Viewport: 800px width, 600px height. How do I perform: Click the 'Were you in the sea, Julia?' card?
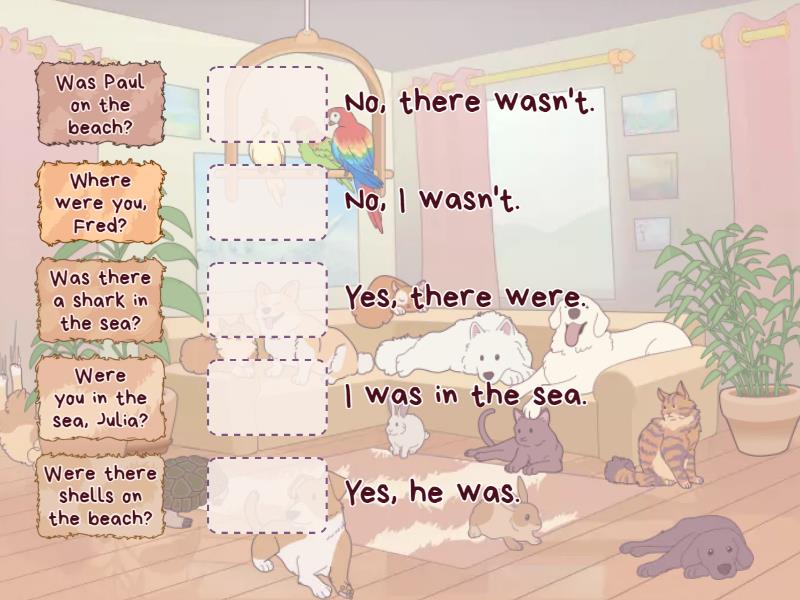tap(100, 398)
